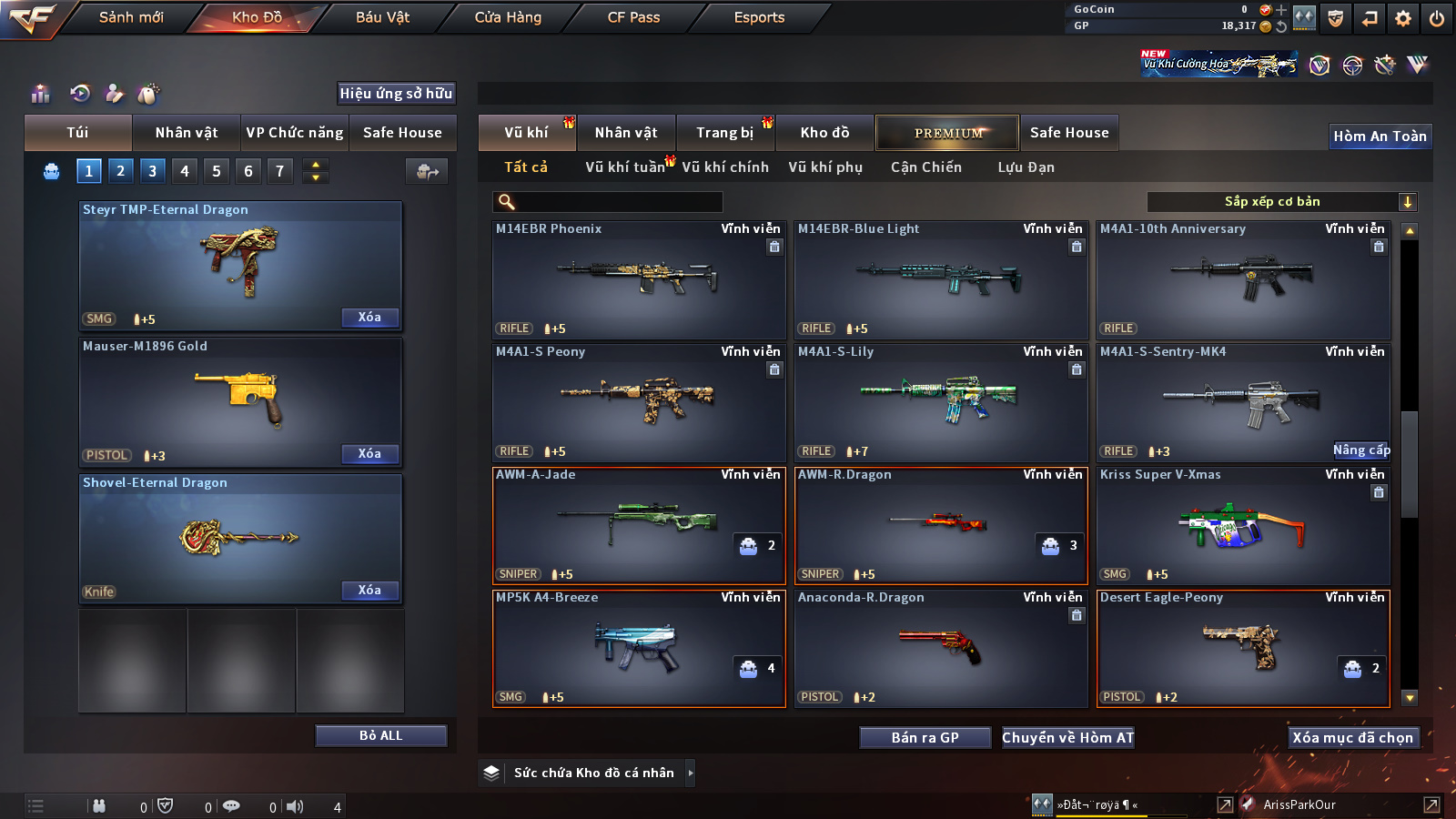The image size is (1456, 819).
Task: Click Chuyển về Hòm AT button
Action: [1067, 738]
